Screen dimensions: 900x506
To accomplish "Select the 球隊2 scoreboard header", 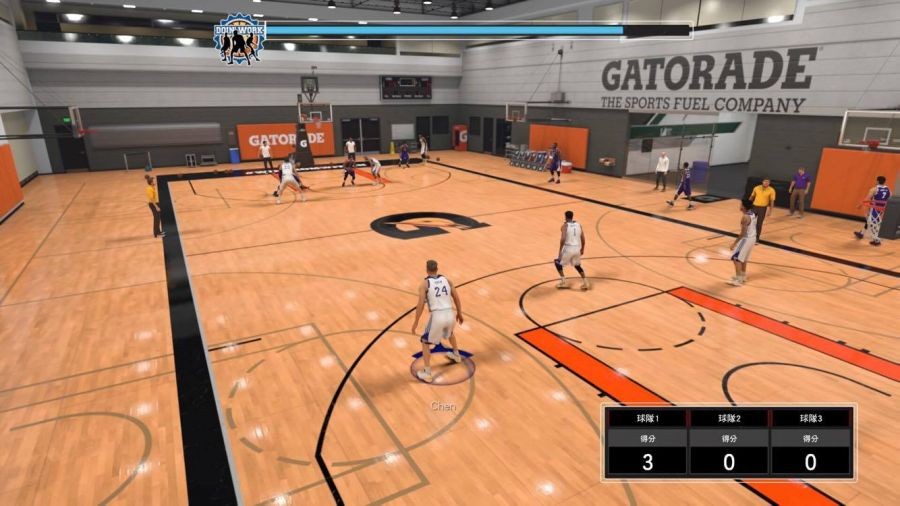I will click(x=729, y=417).
